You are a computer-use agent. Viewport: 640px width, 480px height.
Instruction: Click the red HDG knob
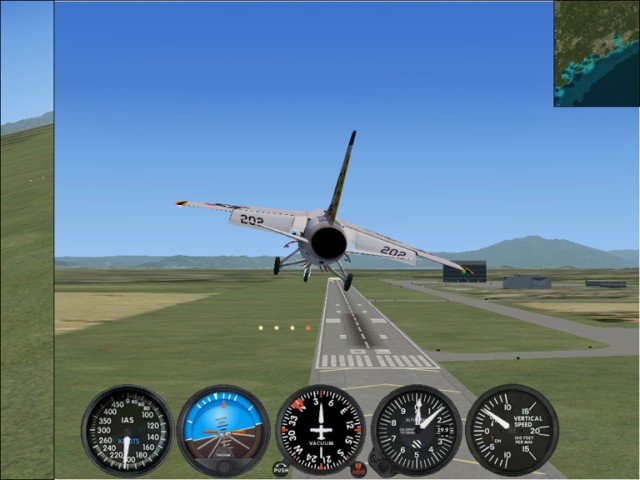click(x=358, y=468)
